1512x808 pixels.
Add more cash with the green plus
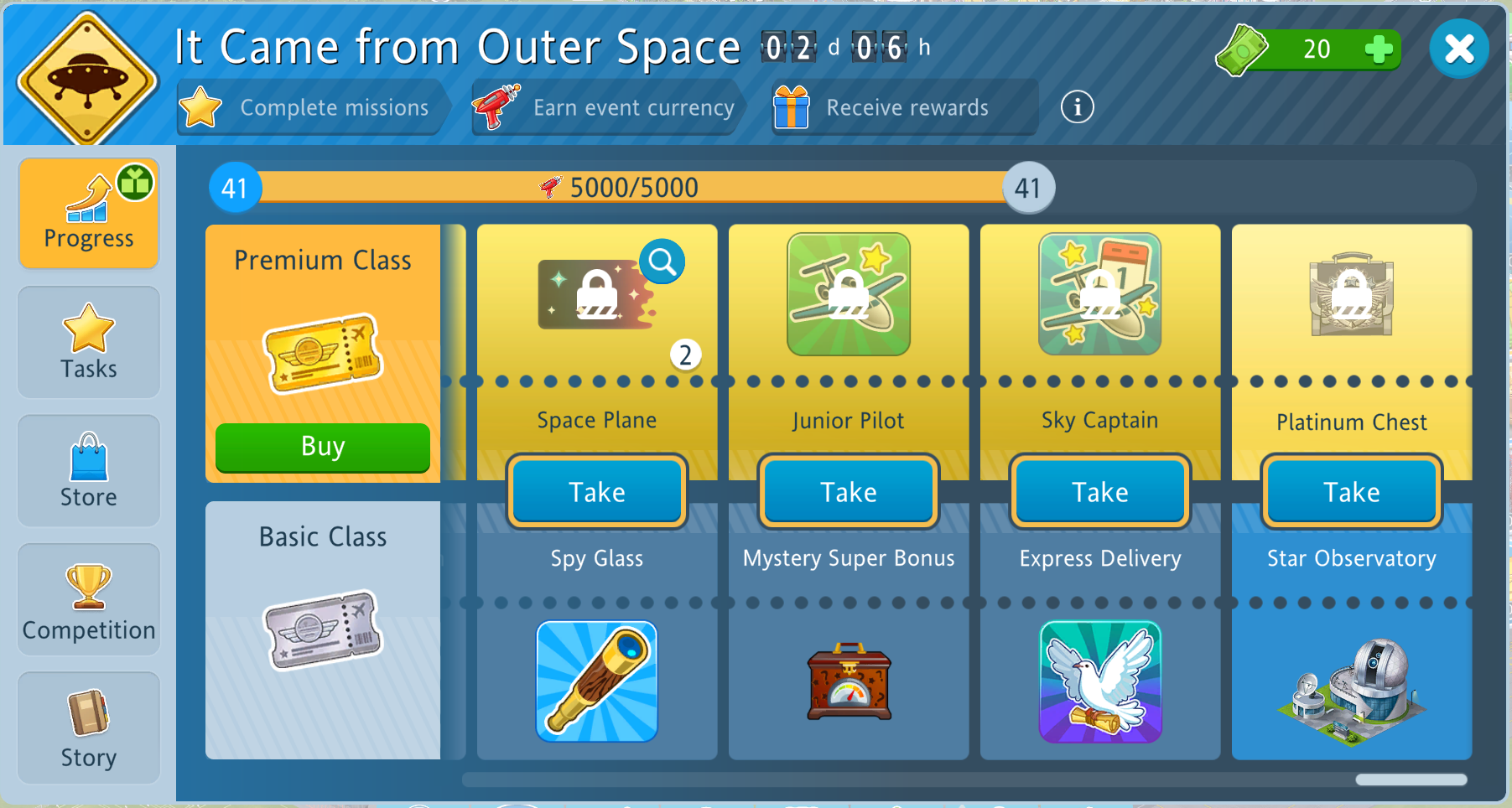(x=1378, y=49)
